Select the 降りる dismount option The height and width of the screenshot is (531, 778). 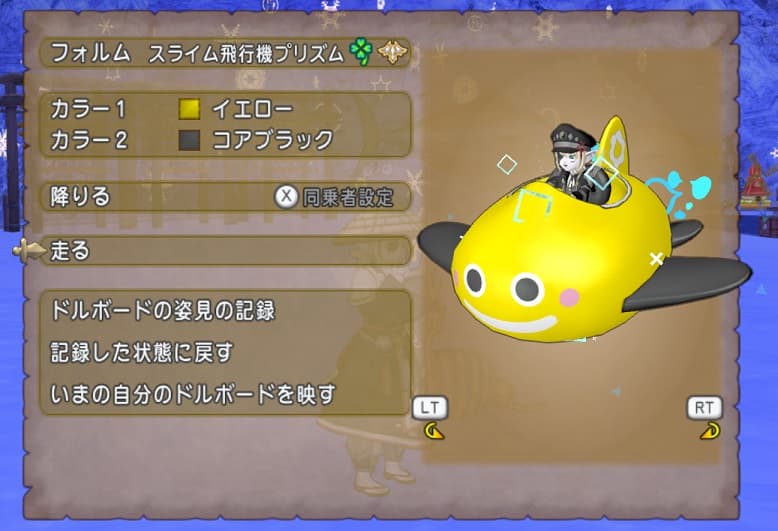[150, 196]
